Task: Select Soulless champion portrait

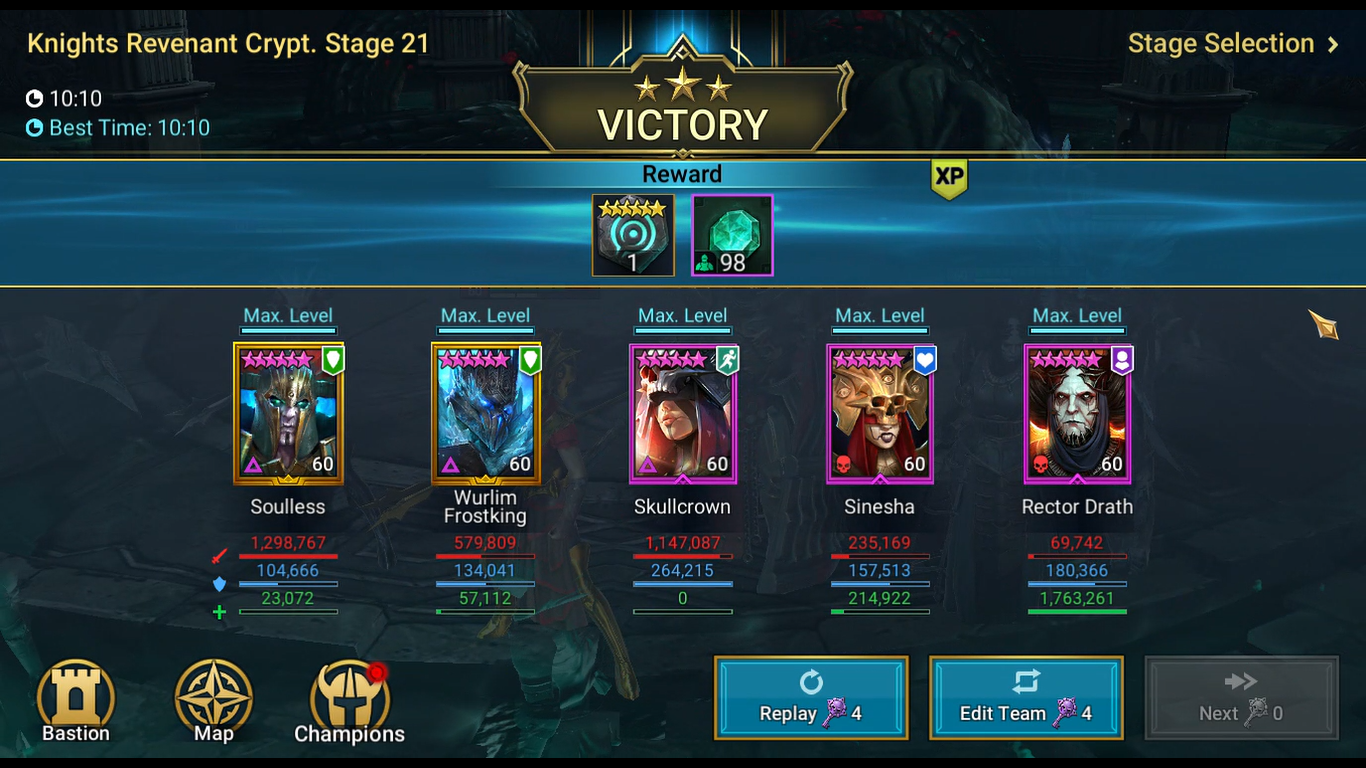Action: click(x=288, y=414)
